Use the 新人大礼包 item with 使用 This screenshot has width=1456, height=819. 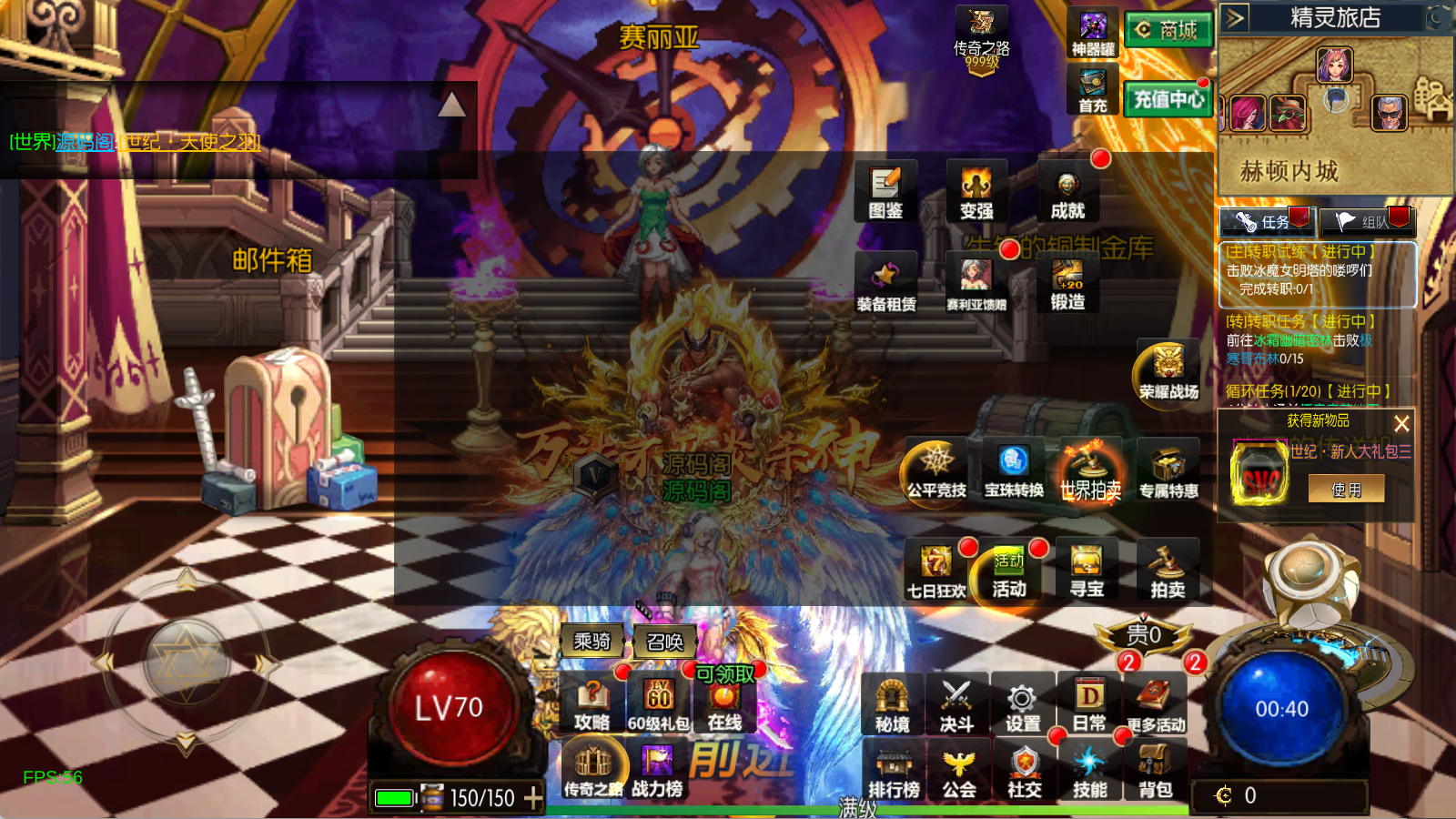pyautogui.click(x=1347, y=490)
